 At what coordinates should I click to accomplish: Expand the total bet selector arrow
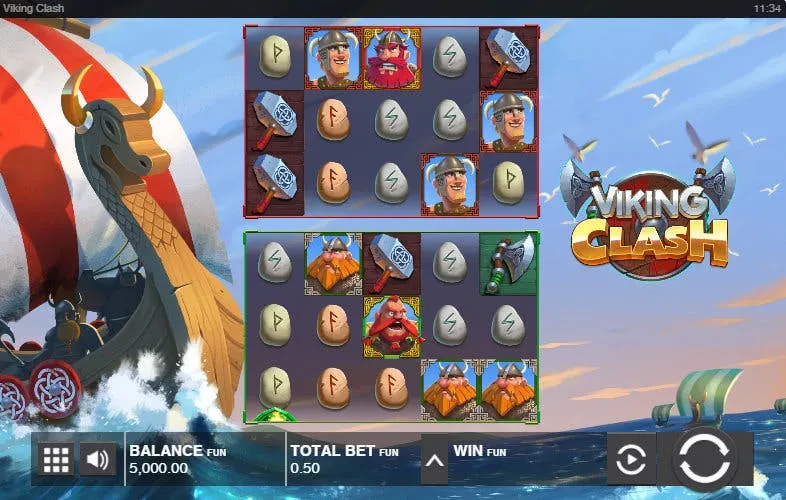tap(434, 461)
